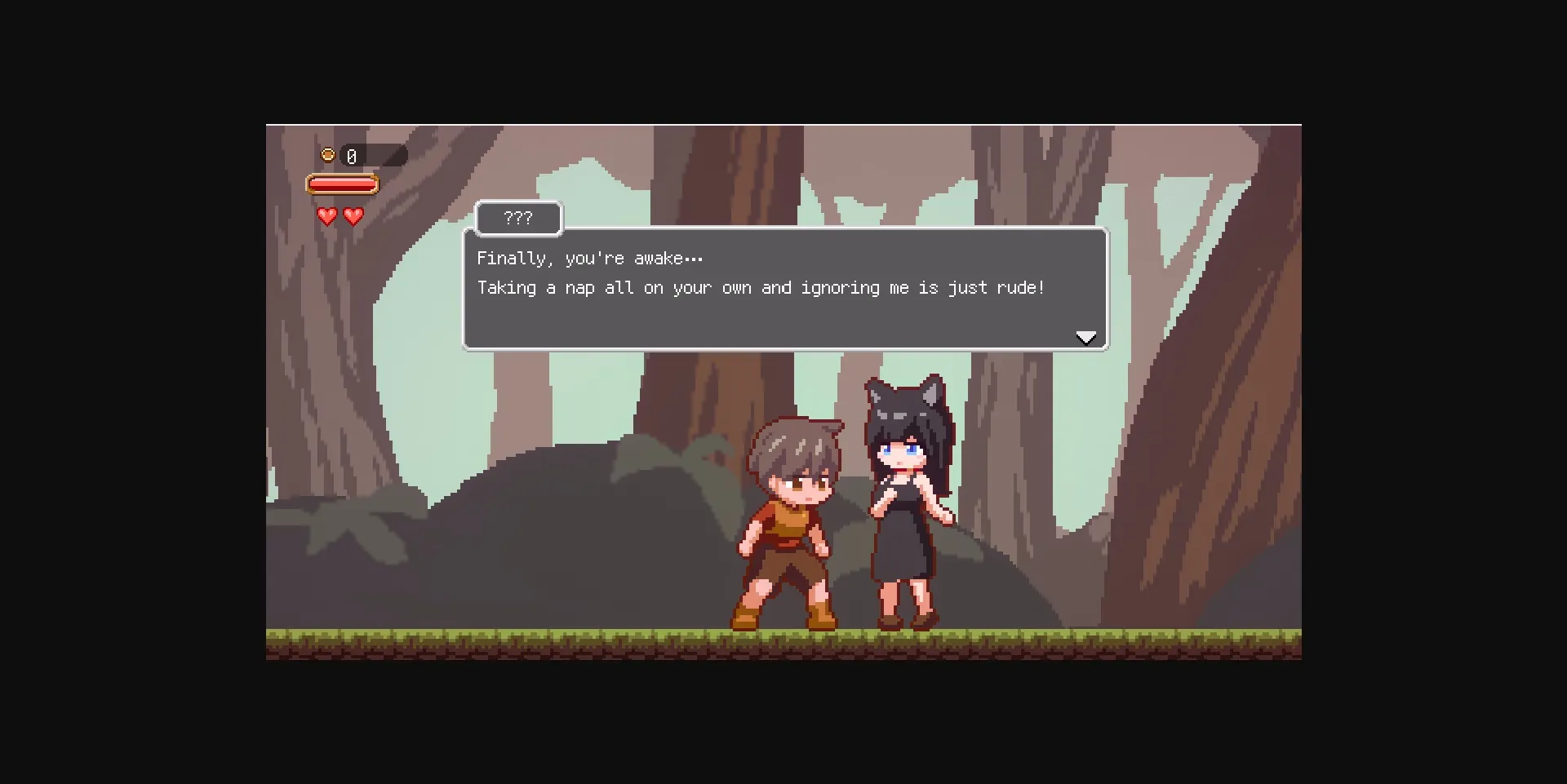The width and height of the screenshot is (1567, 784).
Task: Select the nameplate above the dialogue box
Action: point(517,217)
